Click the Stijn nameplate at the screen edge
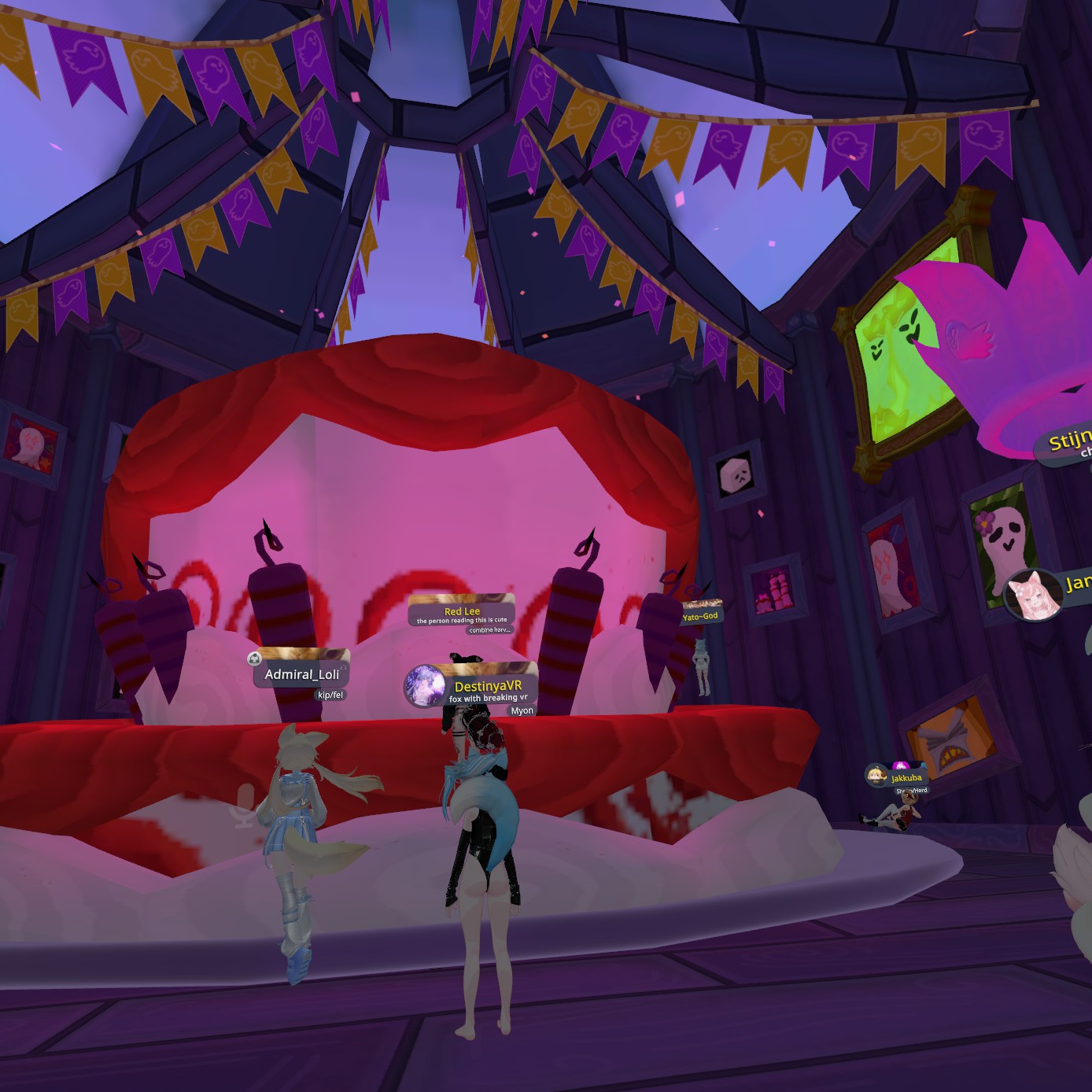The height and width of the screenshot is (1092, 1092). pos(1069,441)
